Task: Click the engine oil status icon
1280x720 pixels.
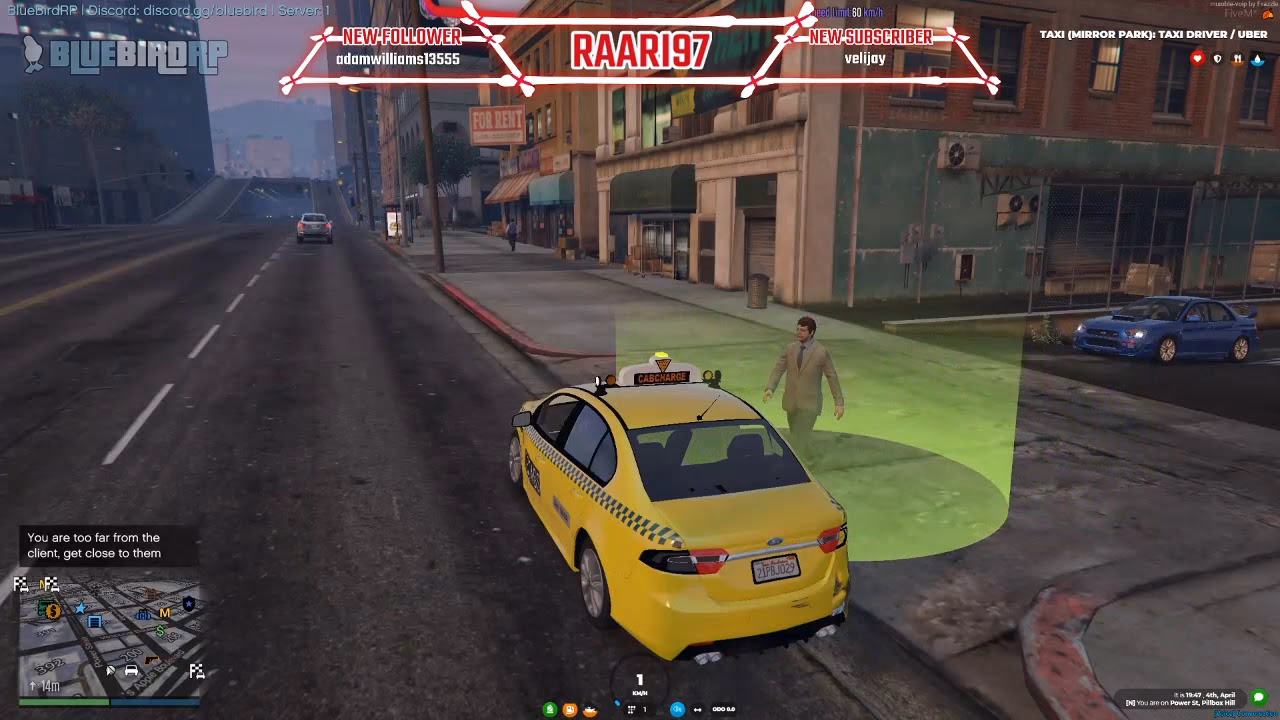Action: point(591,710)
